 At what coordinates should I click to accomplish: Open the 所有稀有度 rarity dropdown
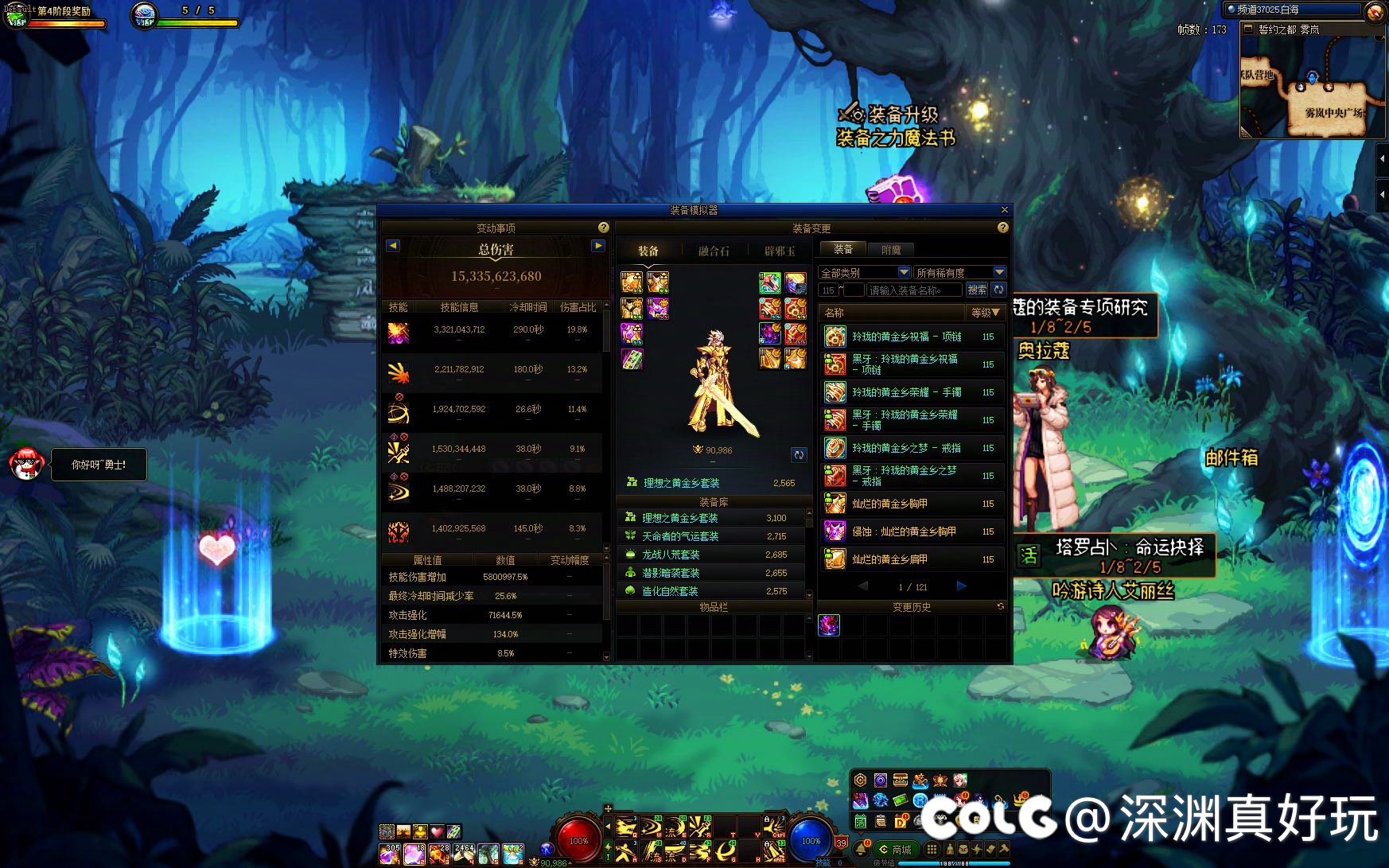coord(960,272)
